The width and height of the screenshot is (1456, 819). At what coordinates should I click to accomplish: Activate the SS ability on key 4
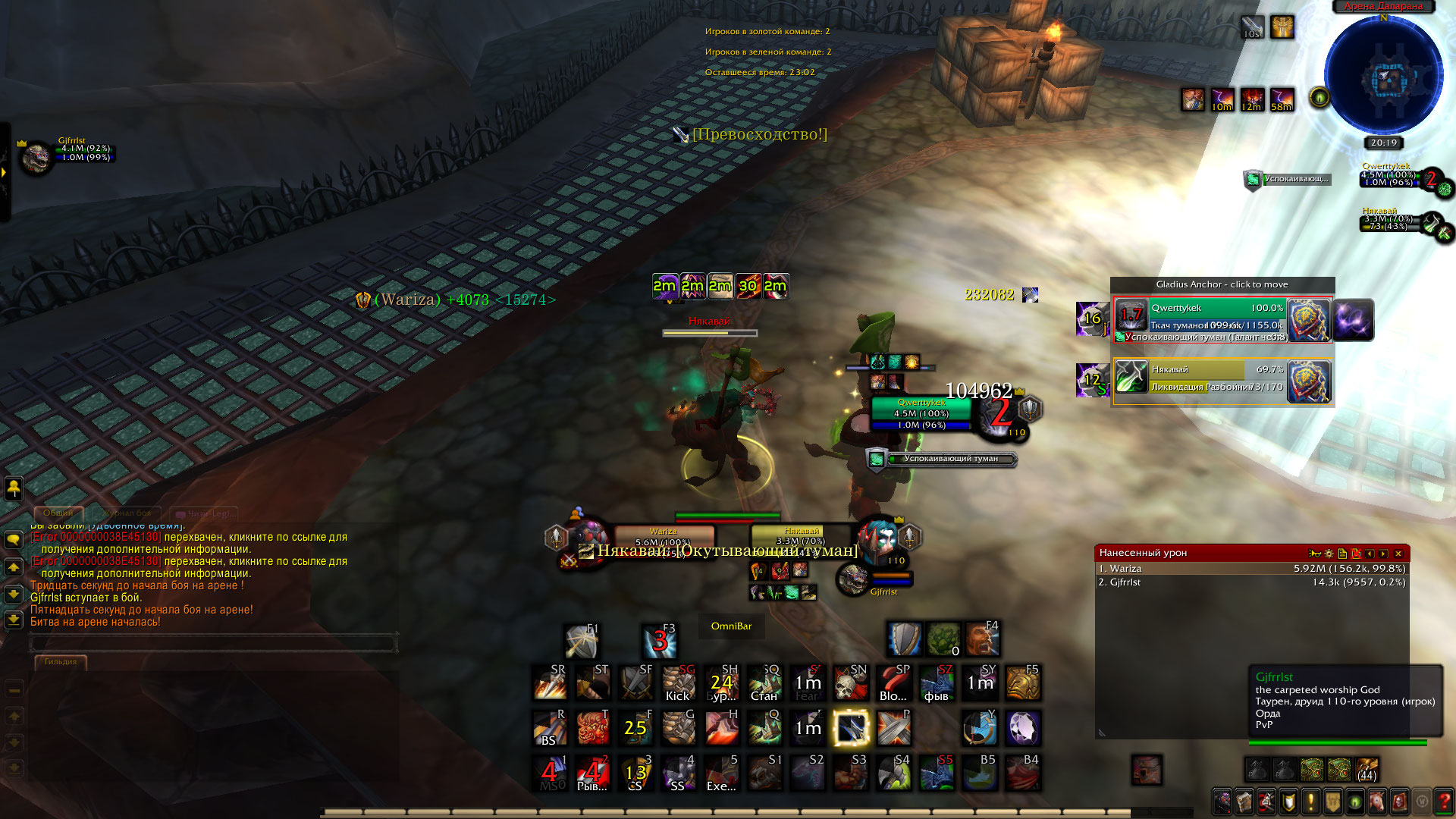pos(679,773)
